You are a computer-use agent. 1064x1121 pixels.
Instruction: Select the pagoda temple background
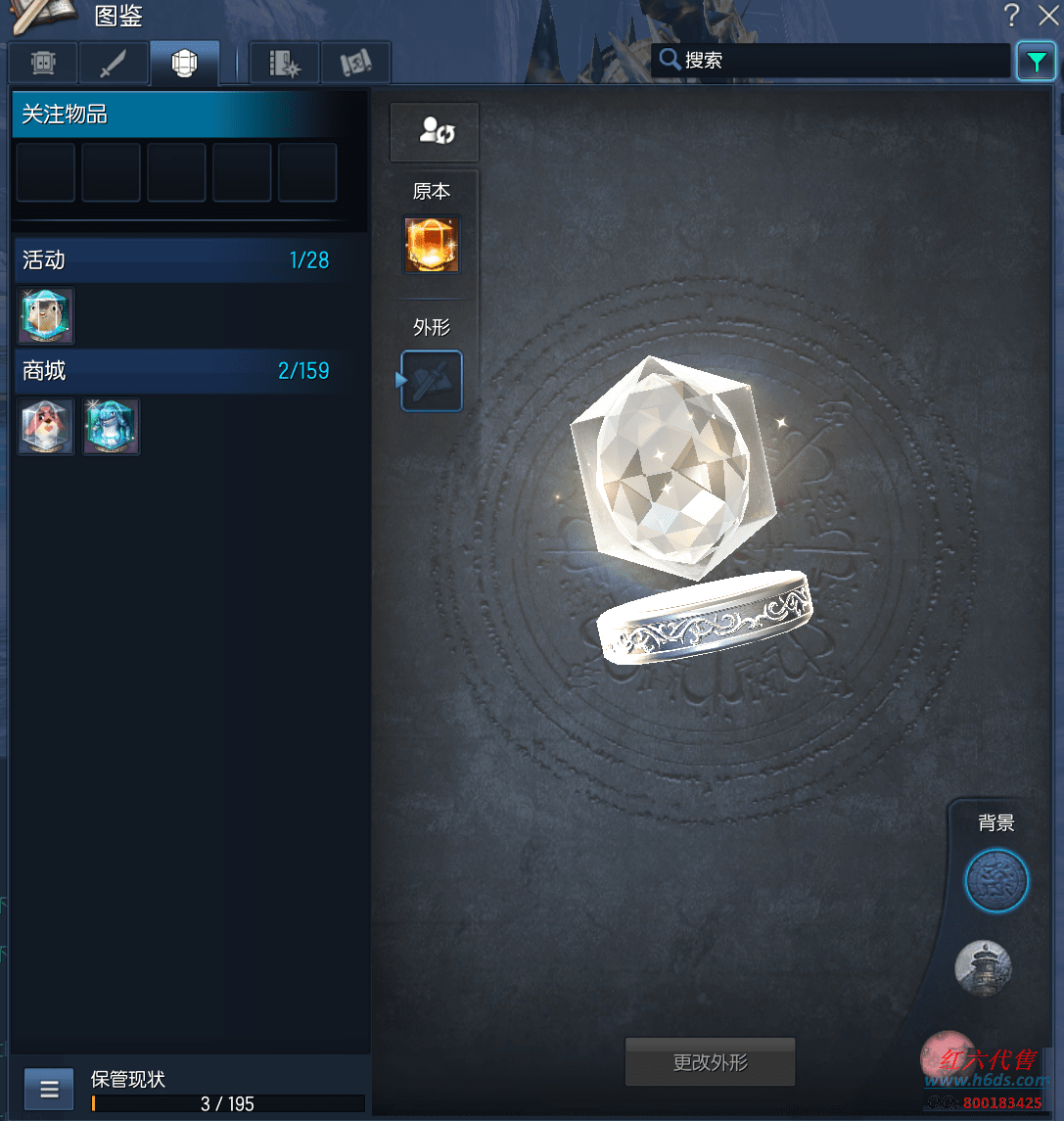[983, 969]
